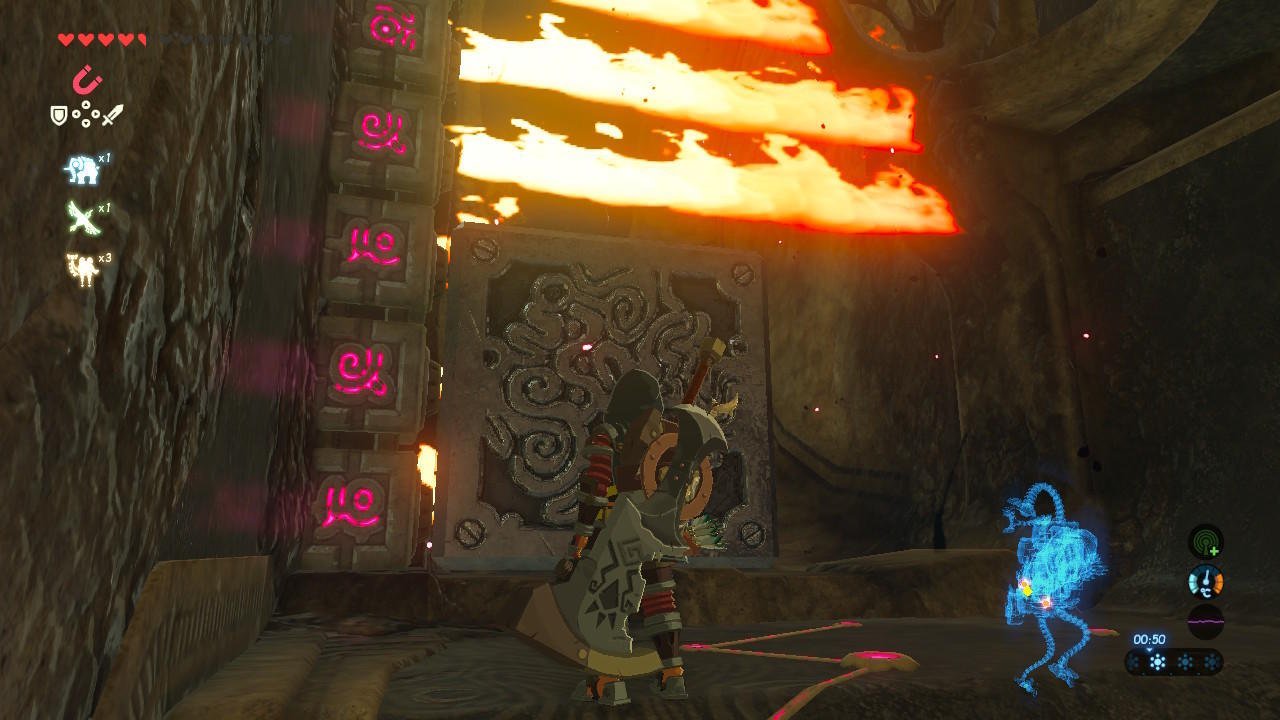The width and height of the screenshot is (1280, 720).
Task: Select the Magnesis rune icon
Action: pos(88,78)
